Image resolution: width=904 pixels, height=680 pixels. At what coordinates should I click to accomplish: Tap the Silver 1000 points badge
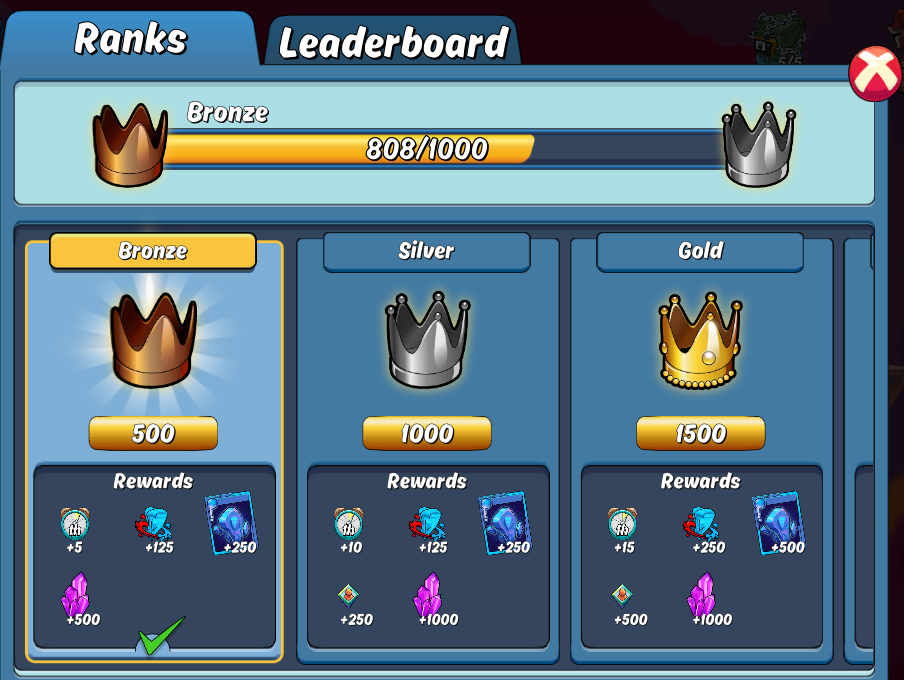click(x=427, y=433)
